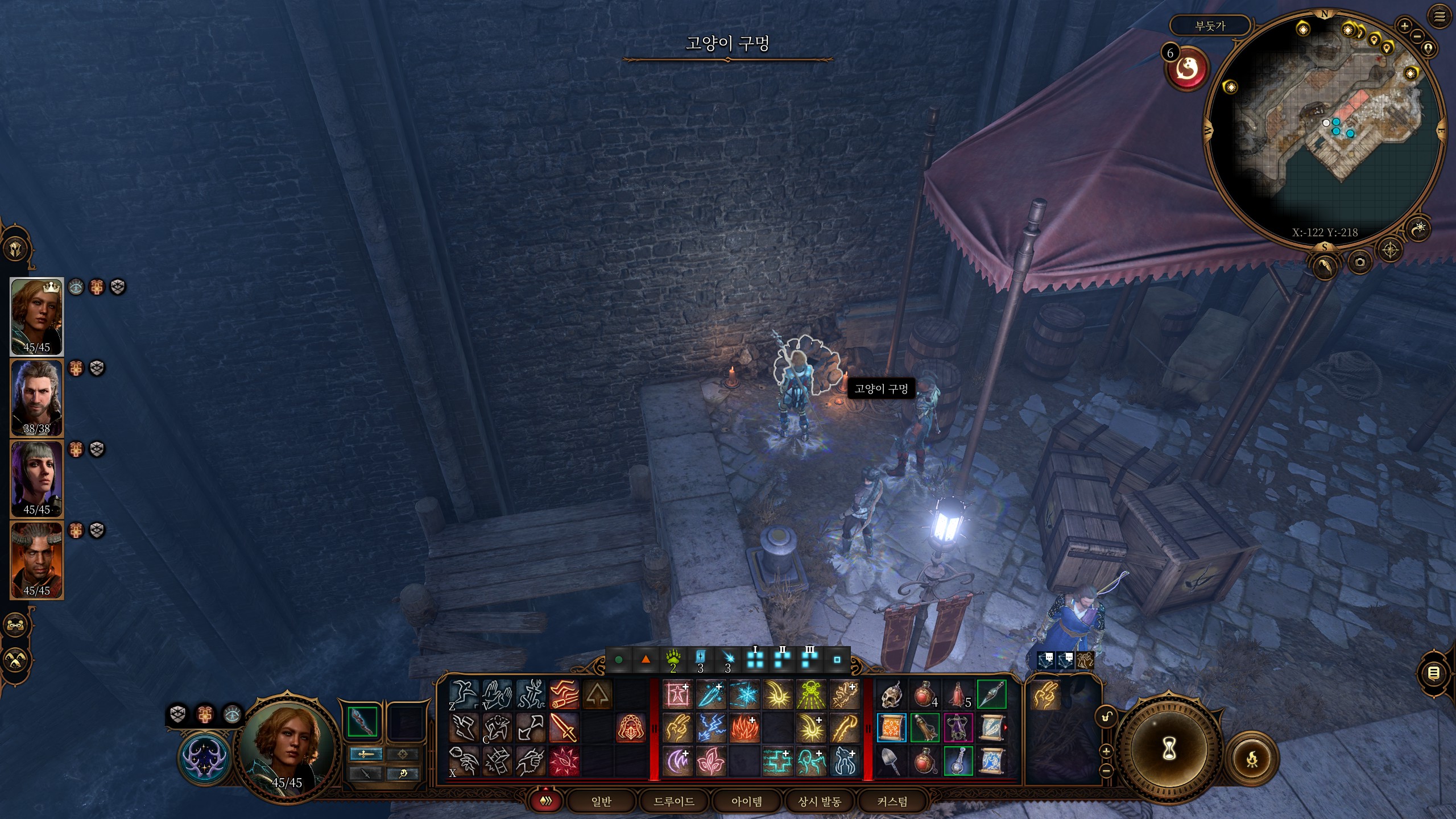
Task: Zoom in the minimap with plus button
Action: (1404, 26)
